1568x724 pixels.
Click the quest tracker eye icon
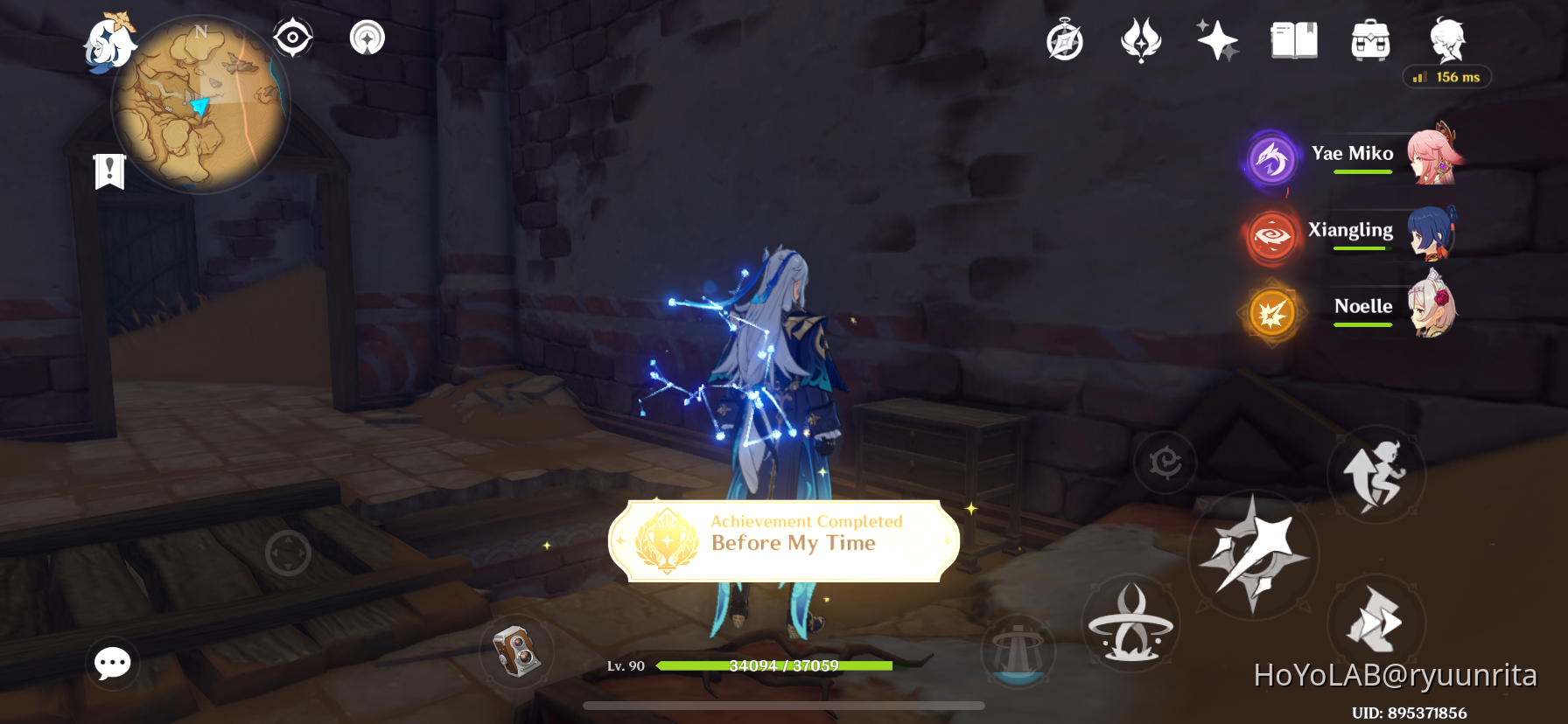[x=292, y=38]
